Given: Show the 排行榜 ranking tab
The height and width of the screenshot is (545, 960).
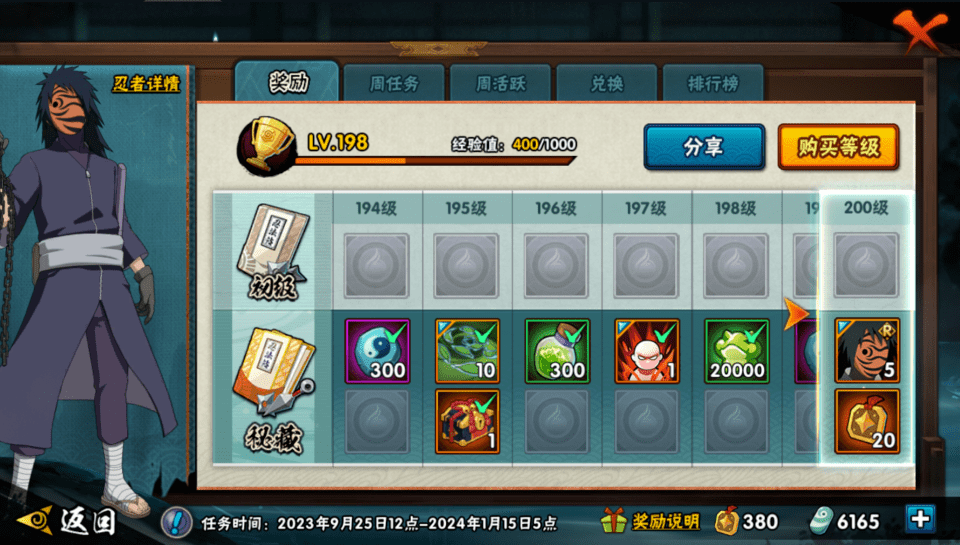Looking at the screenshot, I should tap(713, 84).
